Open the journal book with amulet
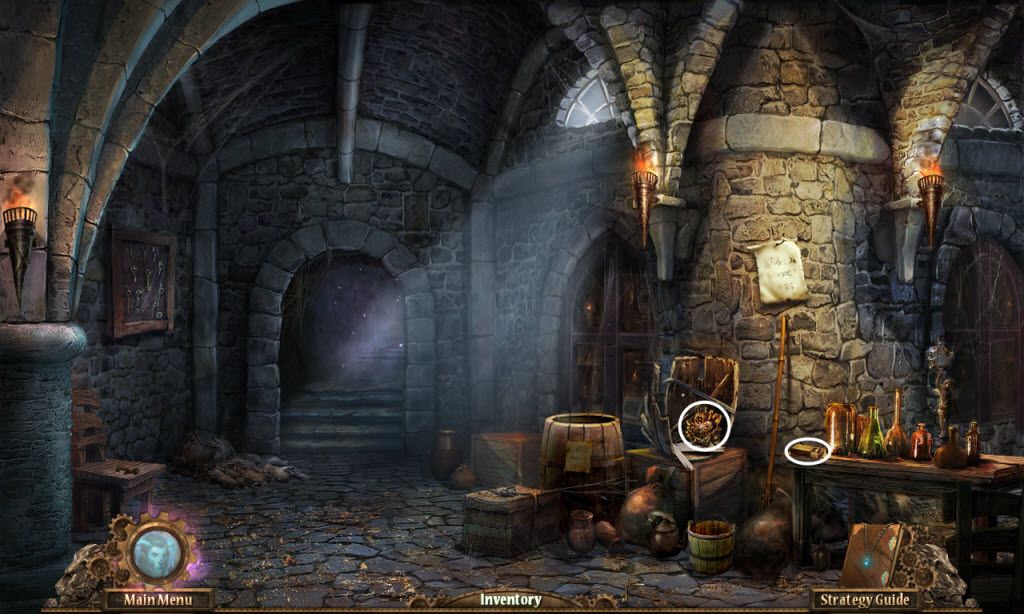 click(872, 556)
